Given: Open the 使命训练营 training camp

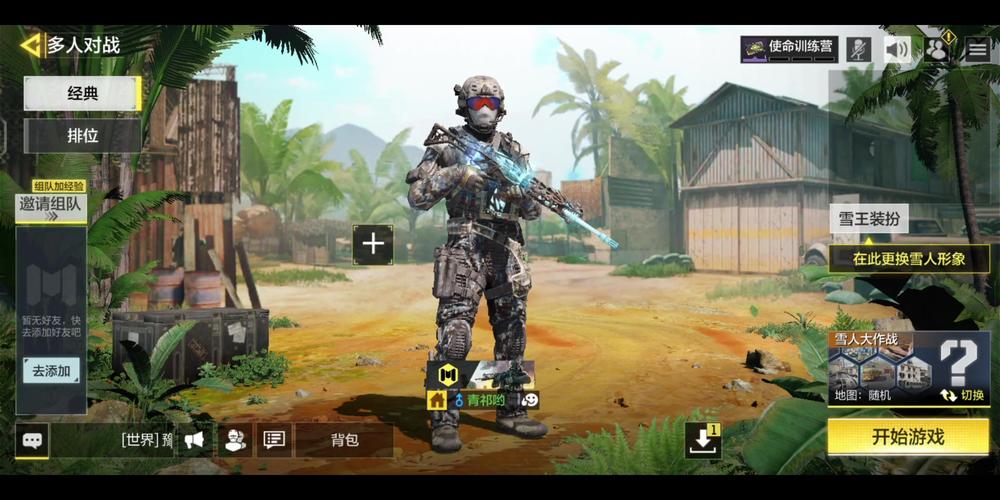Looking at the screenshot, I should [789, 48].
